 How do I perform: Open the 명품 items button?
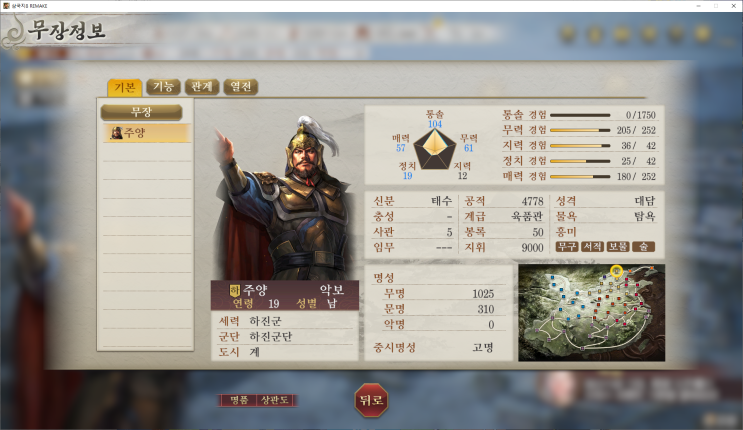pyautogui.click(x=238, y=400)
